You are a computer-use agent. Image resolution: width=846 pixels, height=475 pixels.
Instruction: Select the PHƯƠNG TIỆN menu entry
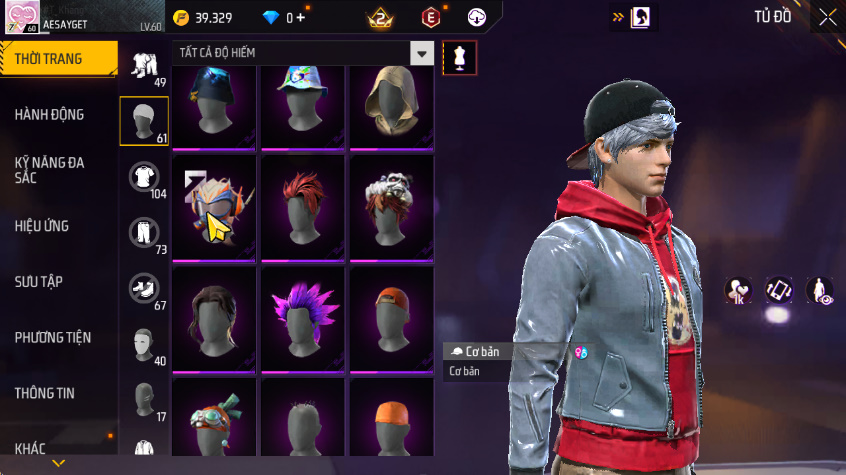click(51, 338)
